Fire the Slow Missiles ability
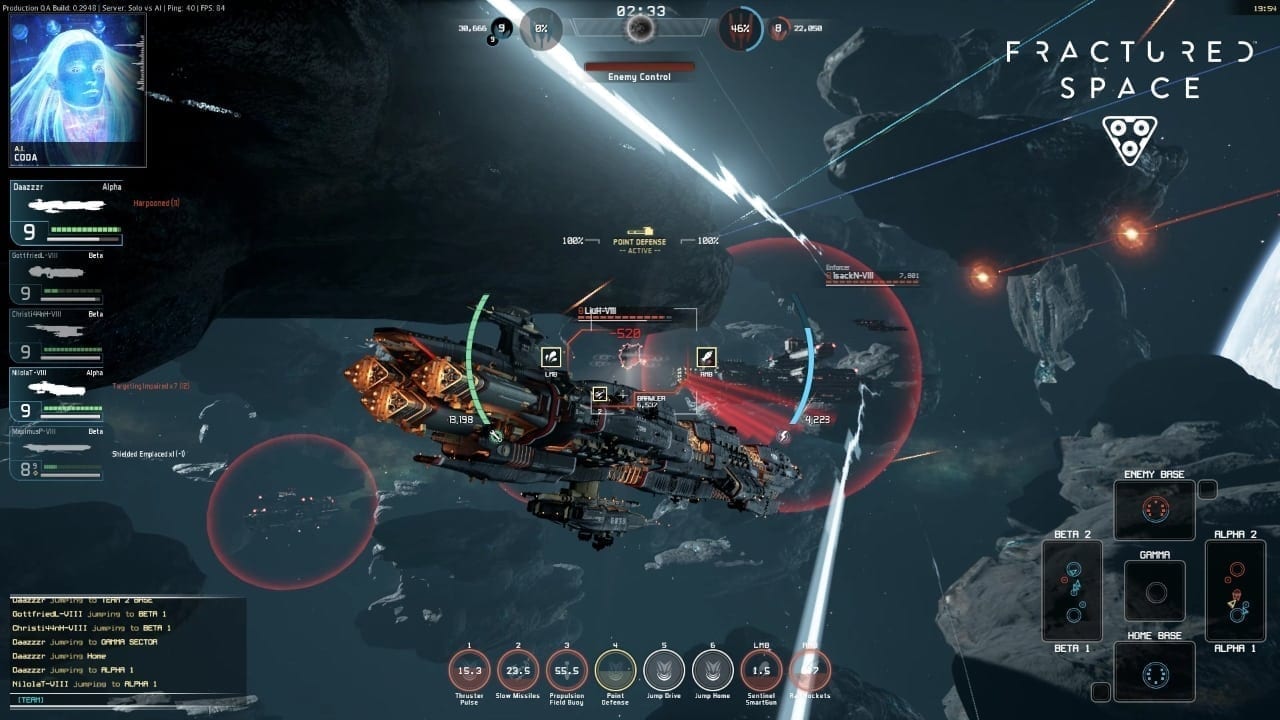The image size is (1280, 720). click(518, 670)
